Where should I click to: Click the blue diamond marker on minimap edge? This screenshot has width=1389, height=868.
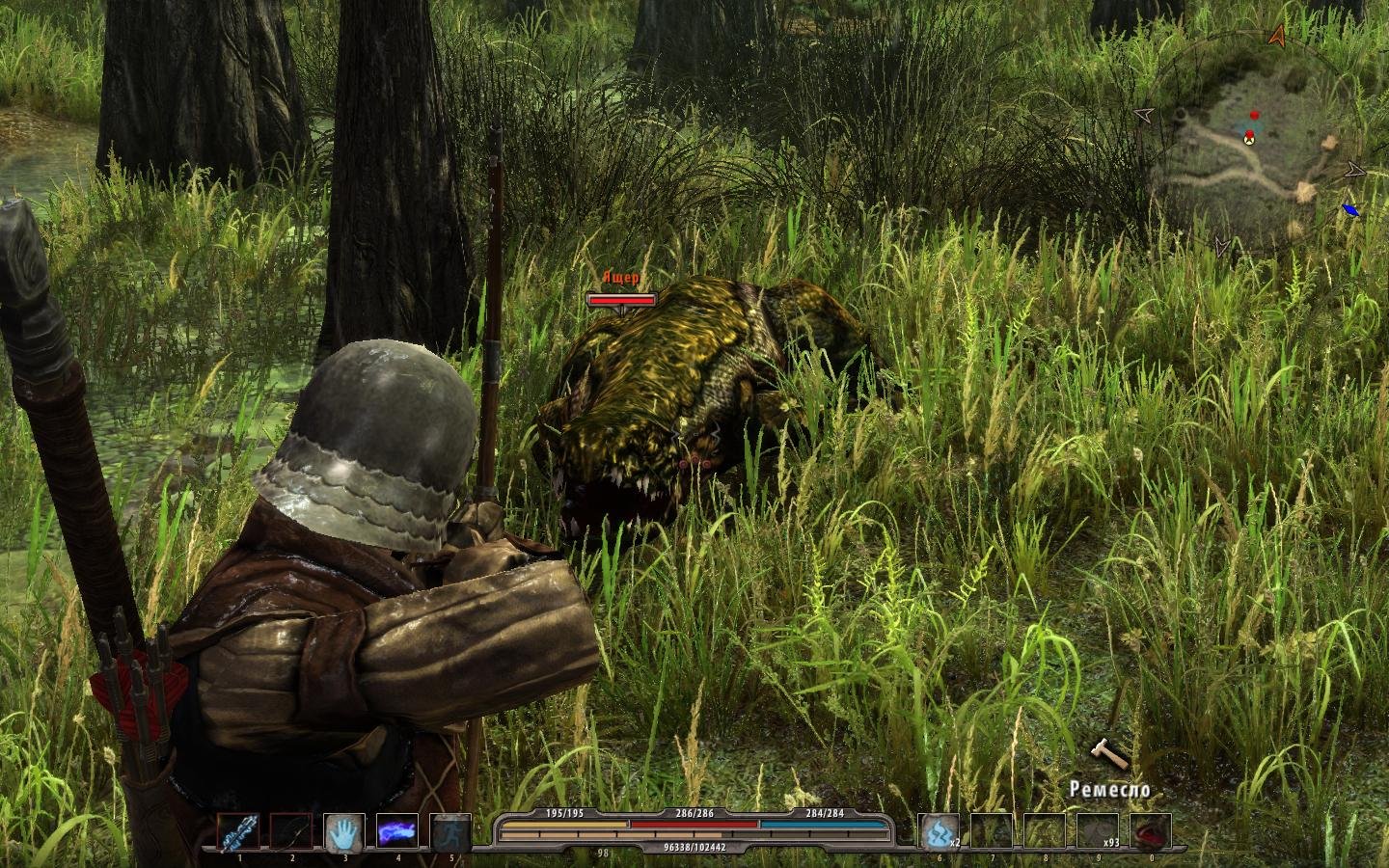coord(1350,209)
